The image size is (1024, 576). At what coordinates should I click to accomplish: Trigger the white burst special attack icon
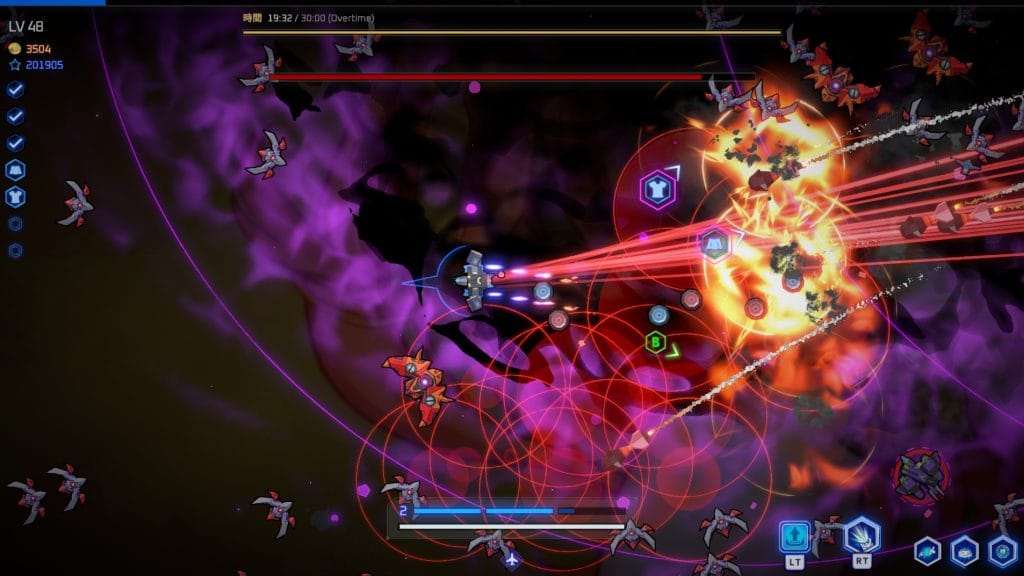(861, 537)
